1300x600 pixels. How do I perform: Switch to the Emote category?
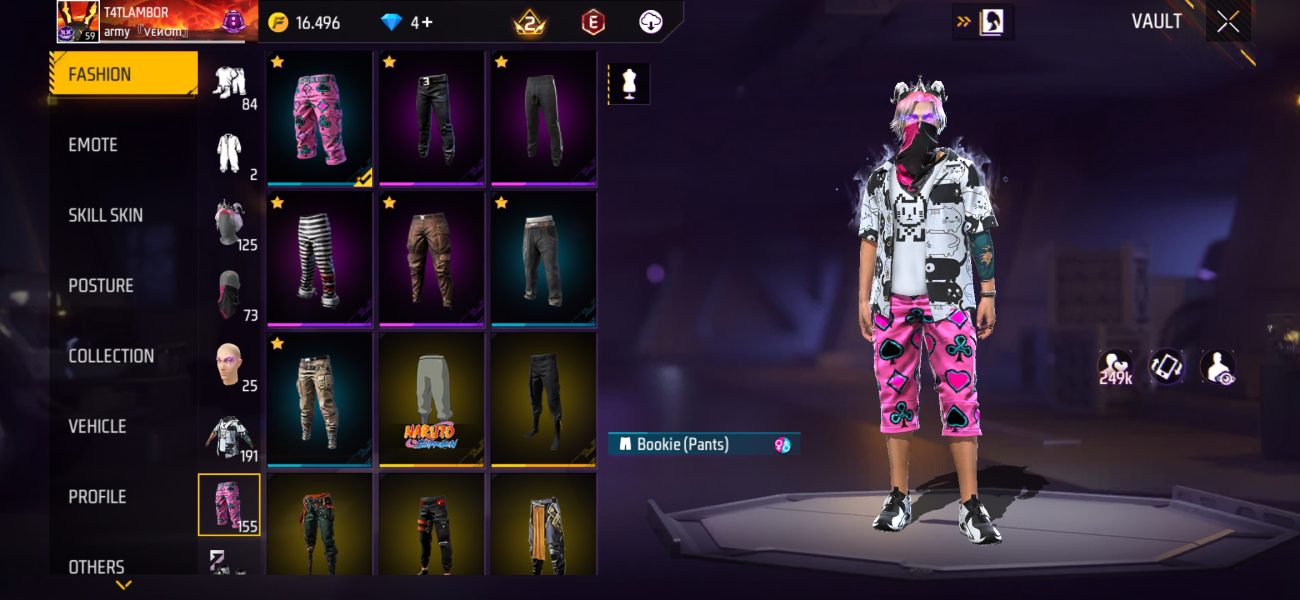pos(93,145)
